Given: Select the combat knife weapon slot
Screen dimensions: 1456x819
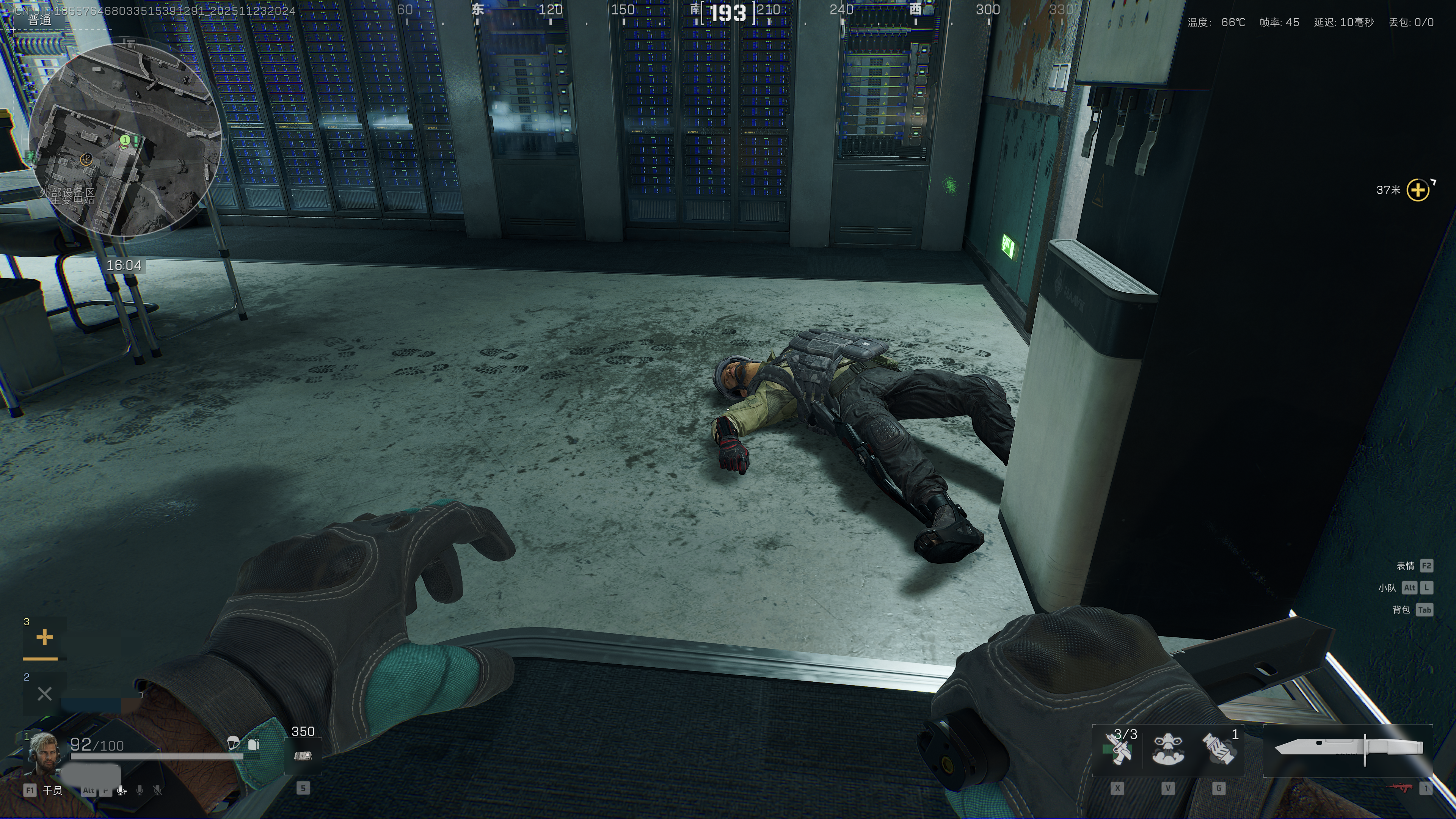Looking at the screenshot, I should (1349, 749).
